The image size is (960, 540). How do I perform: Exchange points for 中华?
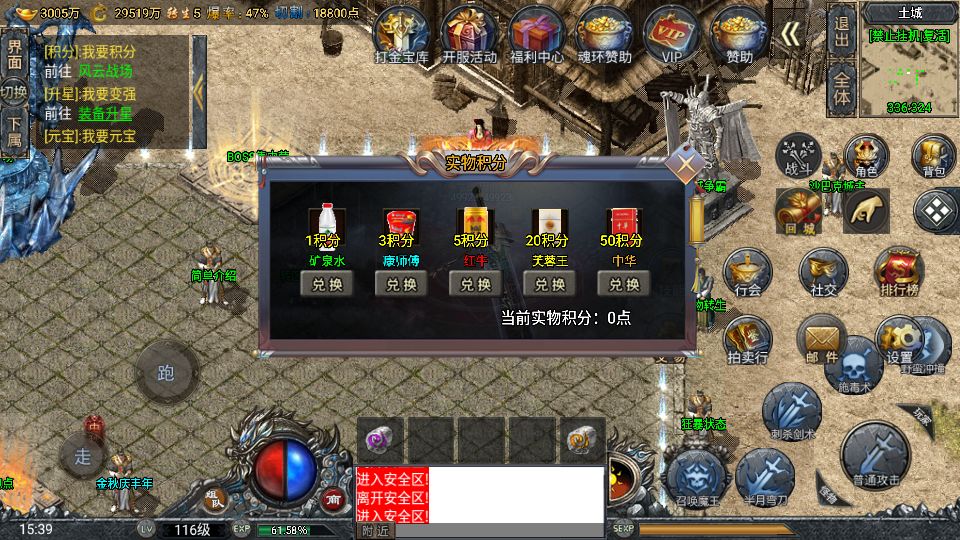[624, 284]
